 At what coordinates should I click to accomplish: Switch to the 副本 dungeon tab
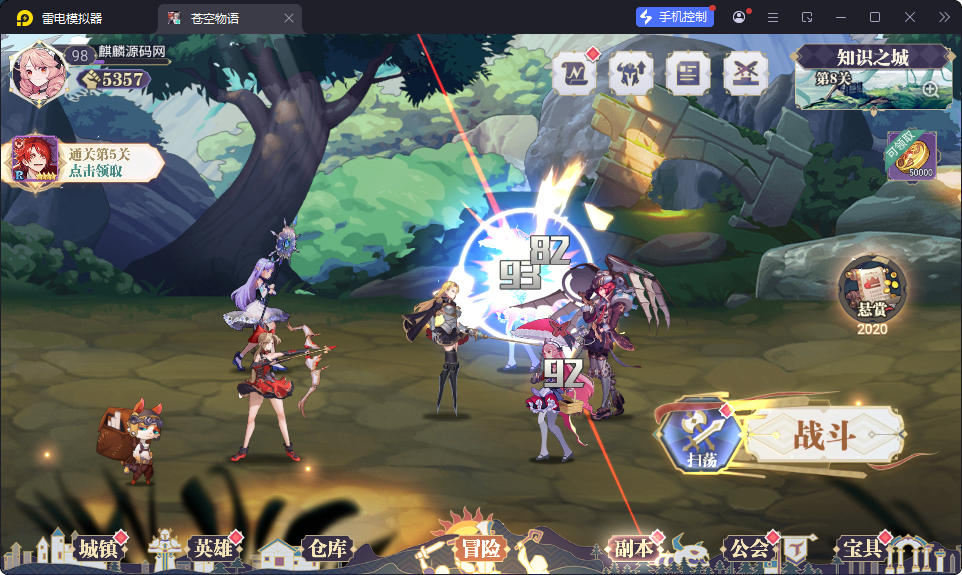tap(634, 548)
